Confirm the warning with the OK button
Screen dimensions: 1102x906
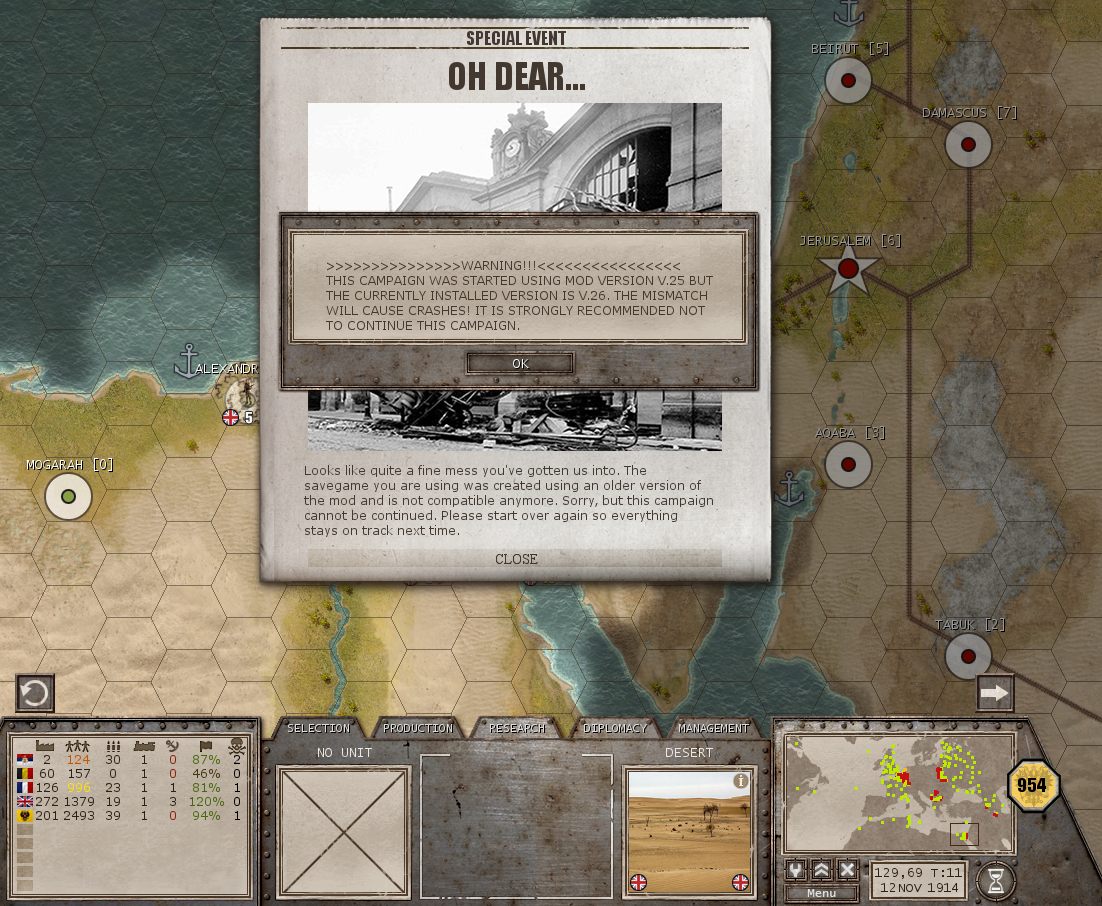point(520,363)
